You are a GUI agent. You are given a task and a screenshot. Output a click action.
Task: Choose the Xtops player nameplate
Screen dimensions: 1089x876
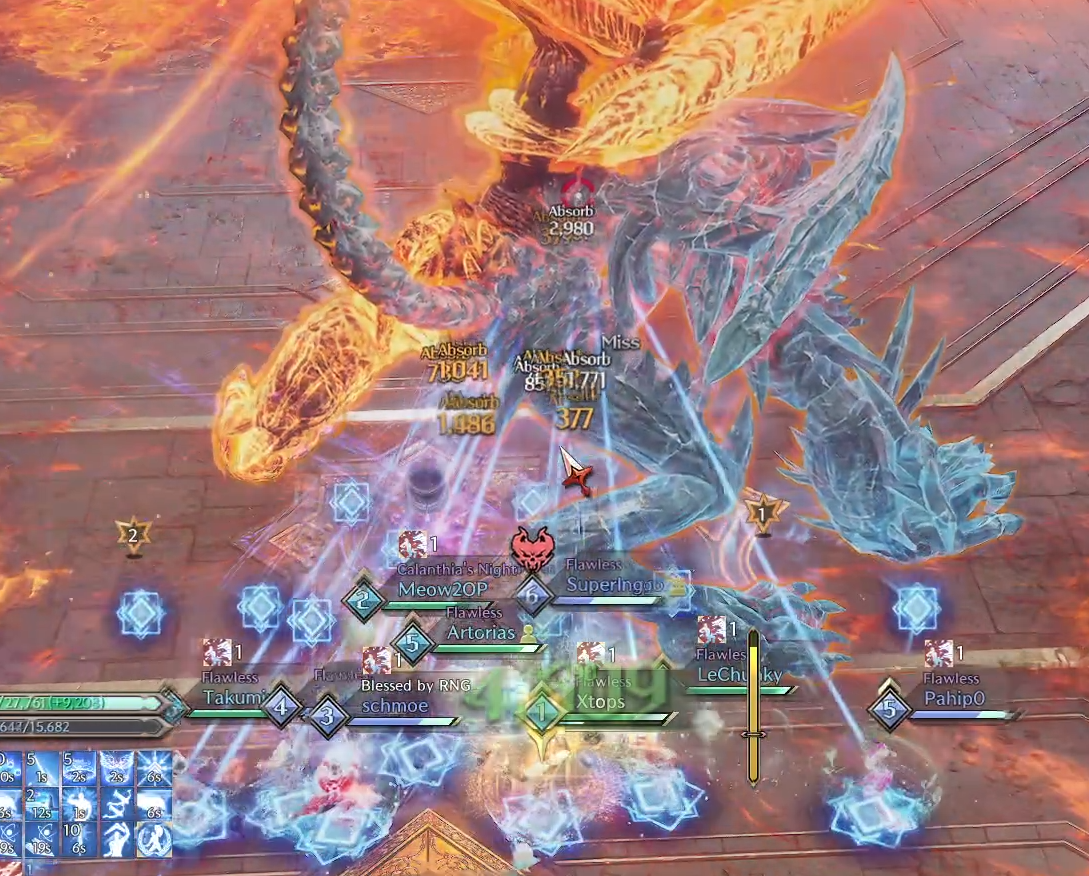[x=600, y=702]
